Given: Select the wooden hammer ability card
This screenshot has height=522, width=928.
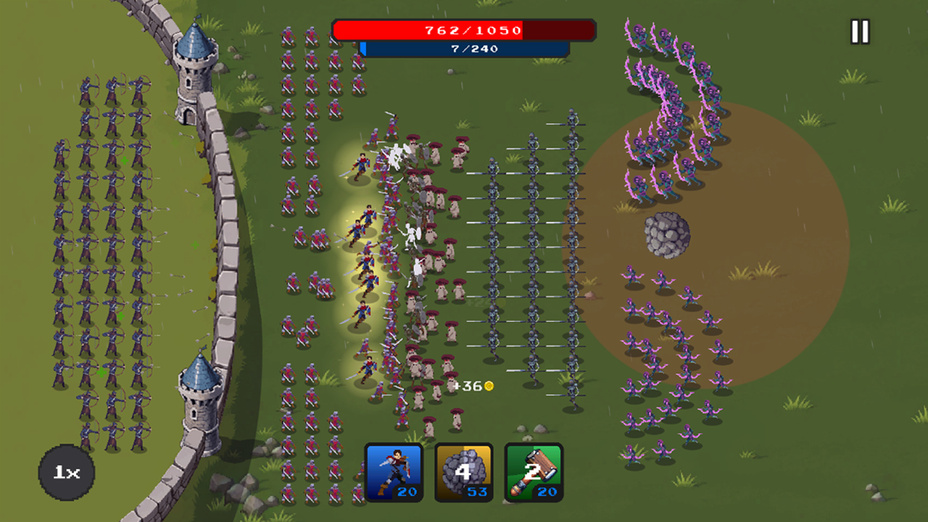Looking at the screenshot, I should point(533,472).
